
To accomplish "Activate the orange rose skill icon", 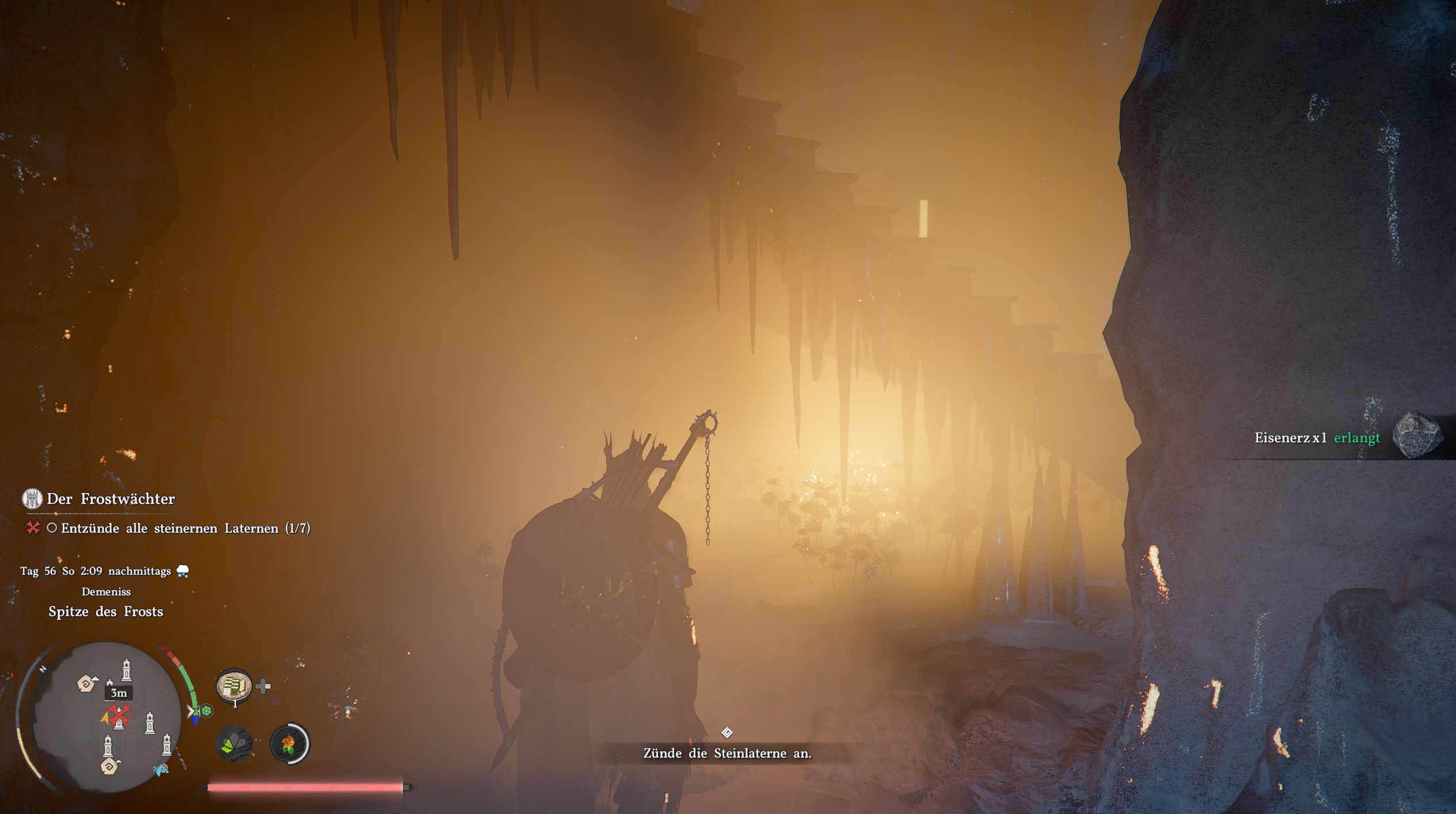I will coord(289,744).
